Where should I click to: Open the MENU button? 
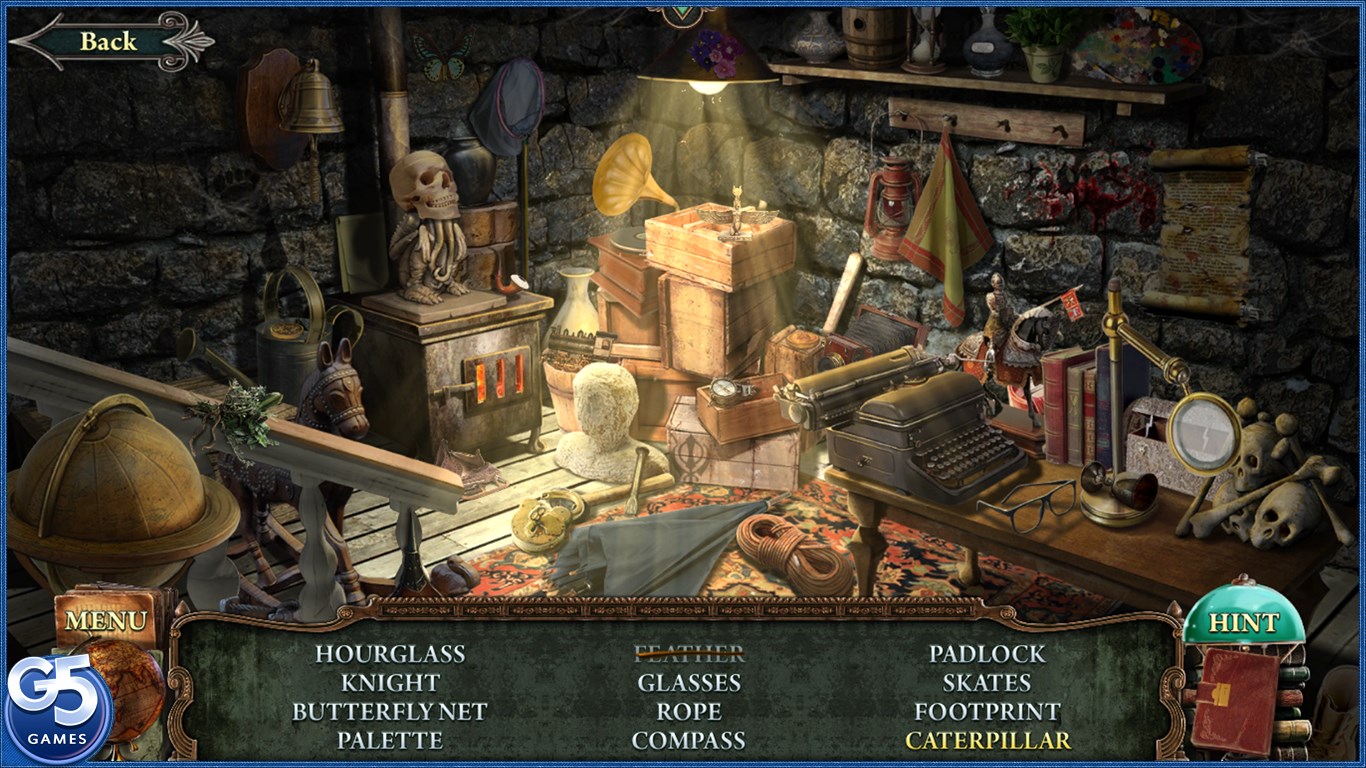point(105,621)
